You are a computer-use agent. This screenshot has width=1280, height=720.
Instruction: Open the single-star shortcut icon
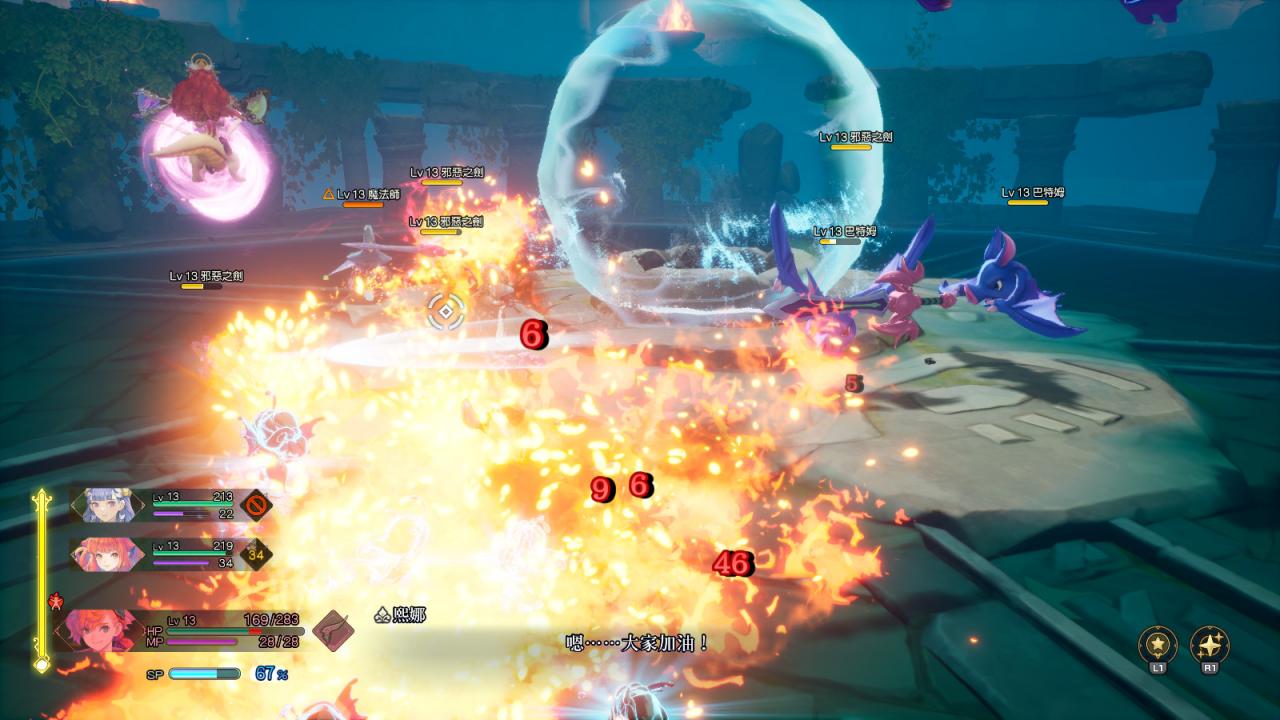1158,644
